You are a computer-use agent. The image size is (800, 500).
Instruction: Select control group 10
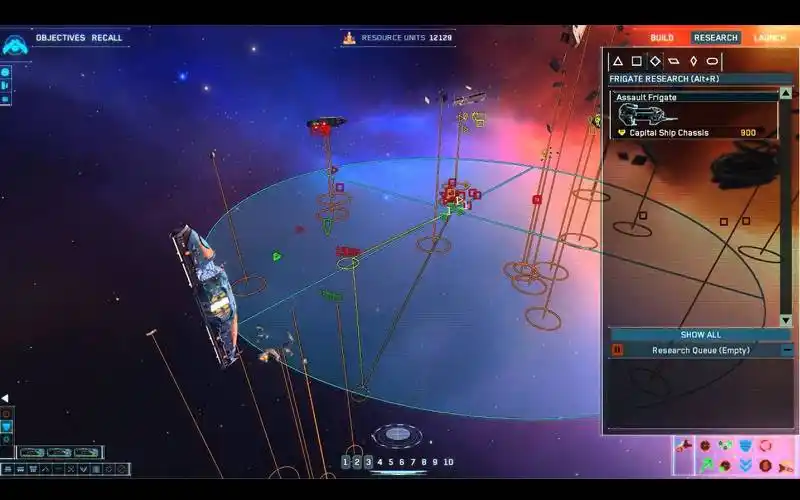[448, 462]
